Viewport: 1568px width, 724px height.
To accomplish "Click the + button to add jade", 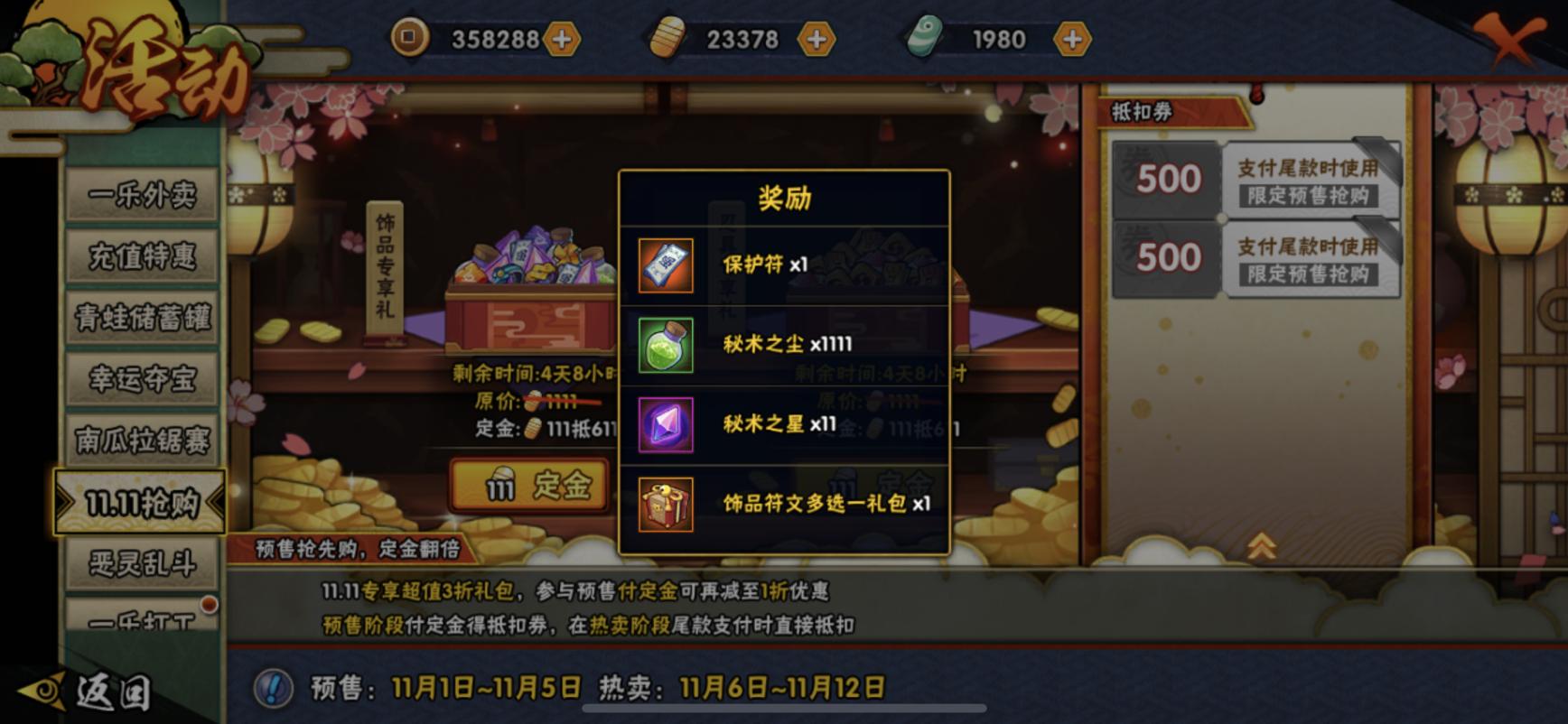I will point(1071,38).
